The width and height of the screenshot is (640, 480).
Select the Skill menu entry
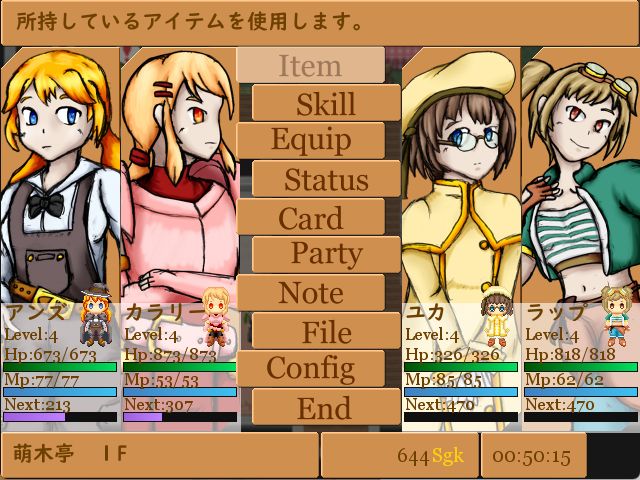tap(326, 104)
